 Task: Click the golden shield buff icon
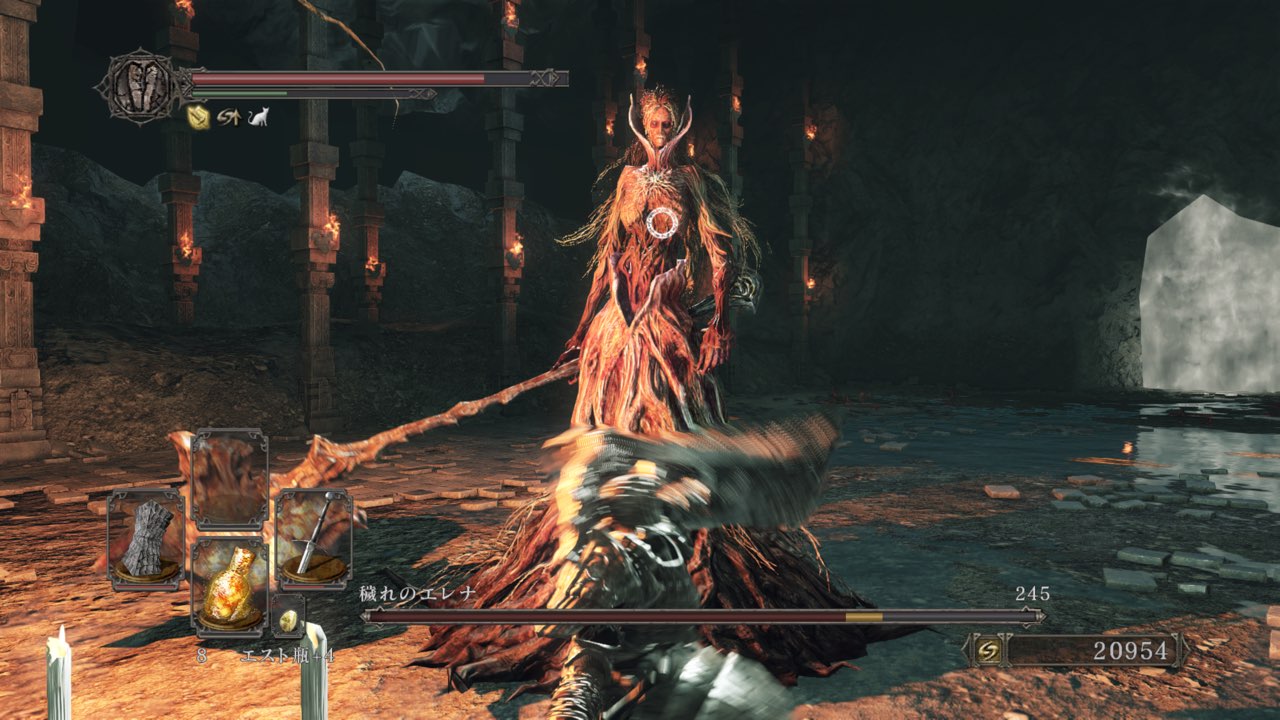[198, 118]
